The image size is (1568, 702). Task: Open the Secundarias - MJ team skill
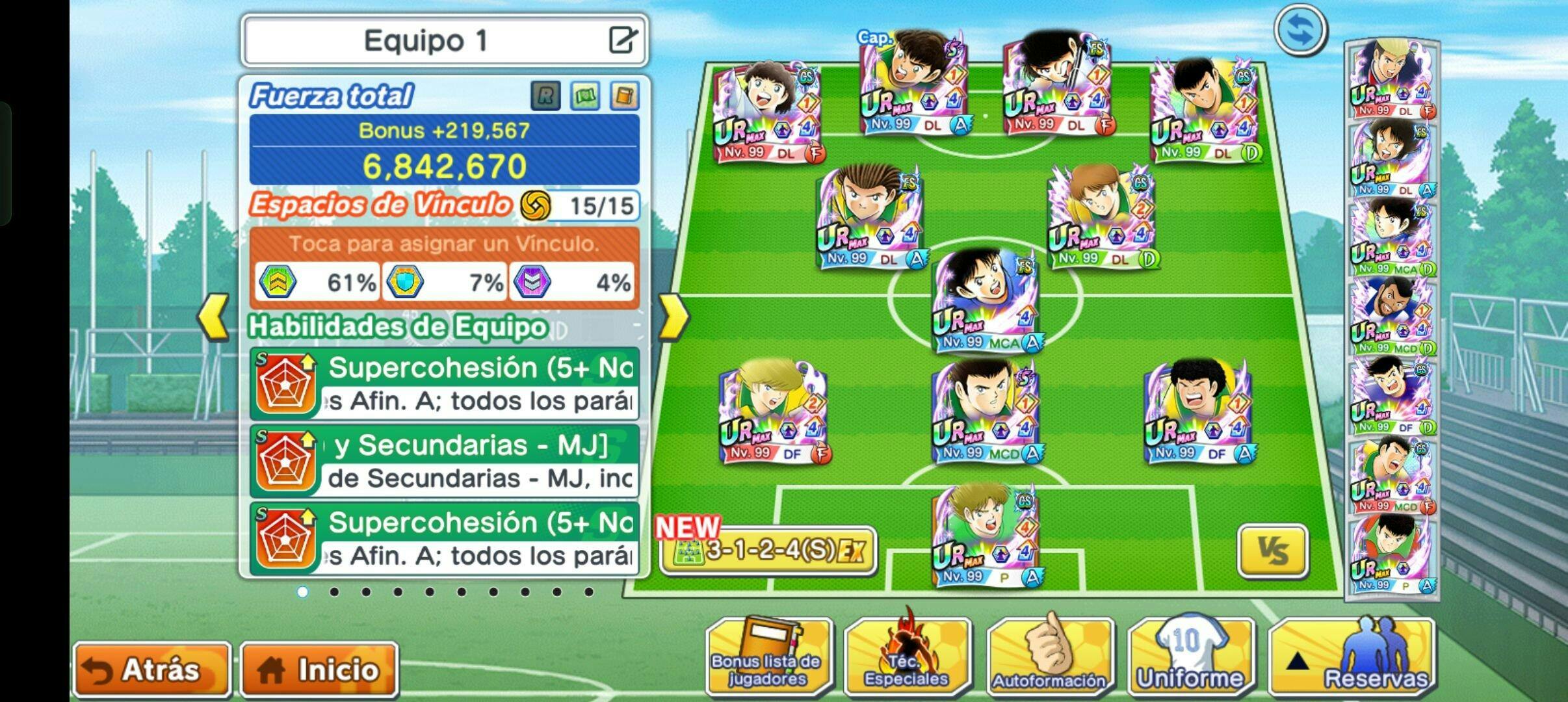[x=444, y=461]
